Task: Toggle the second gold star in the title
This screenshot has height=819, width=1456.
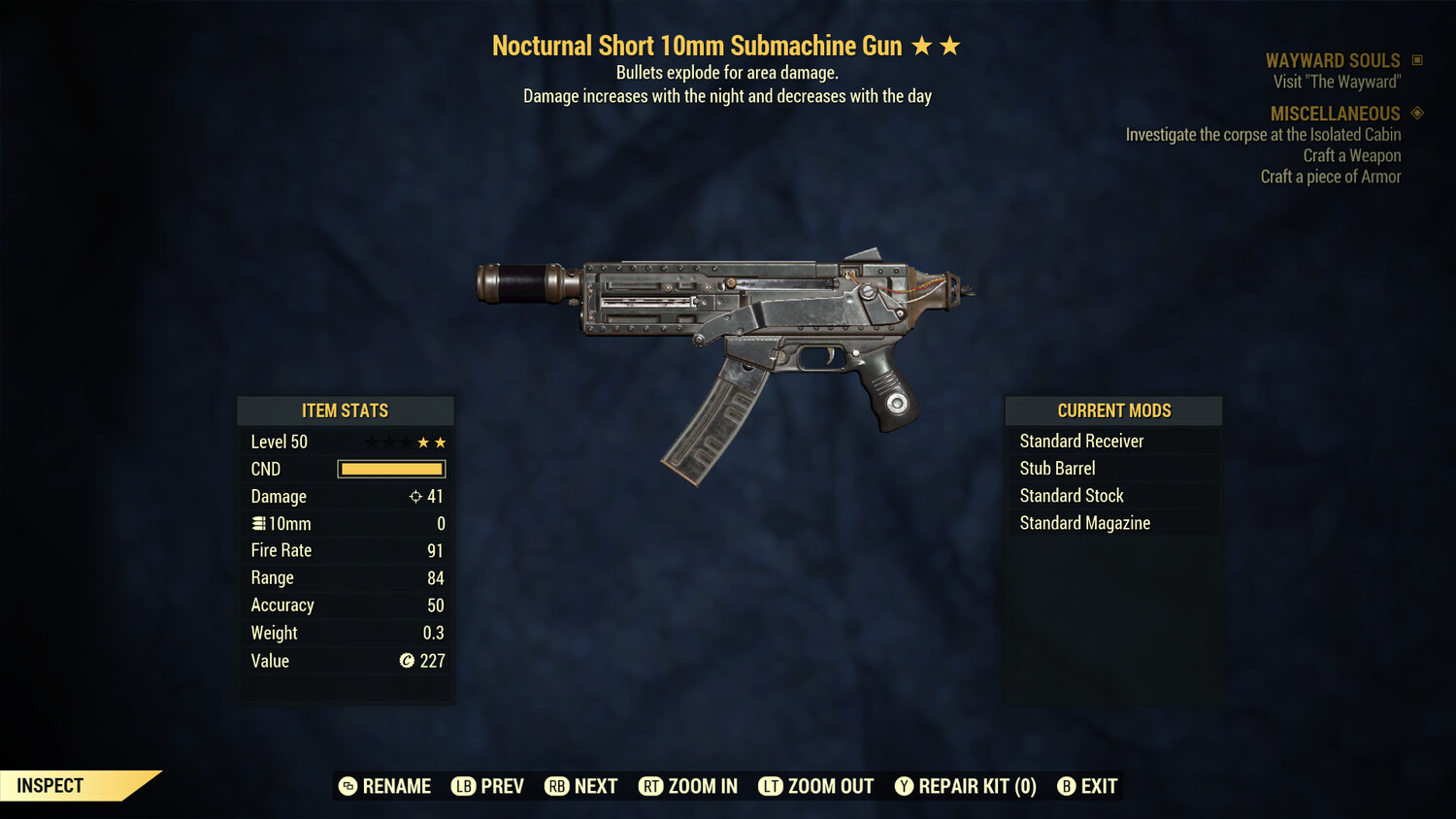Action: [947, 44]
